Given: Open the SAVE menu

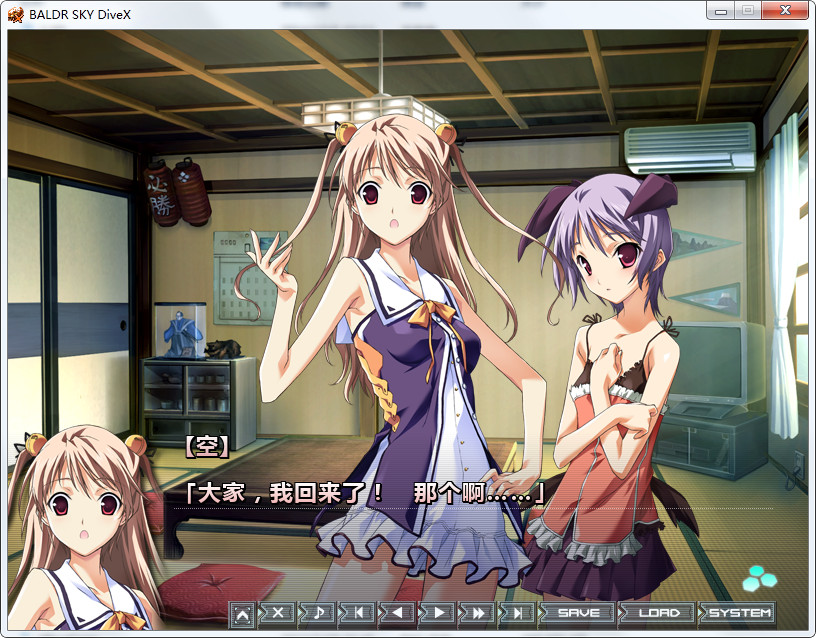Looking at the screenshot, I should point(578,613).
